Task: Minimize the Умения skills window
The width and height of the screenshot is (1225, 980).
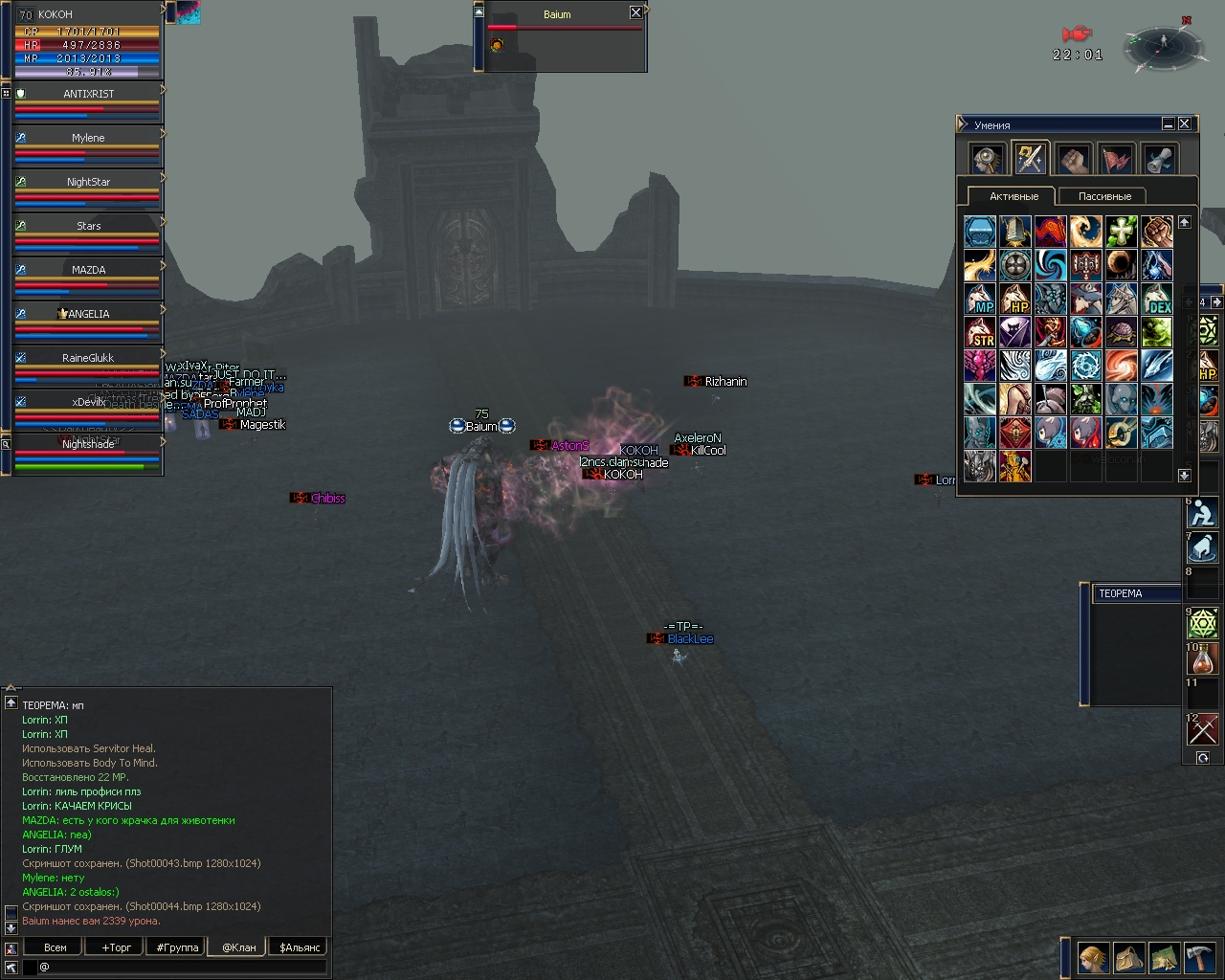Action: coord(1169,124)
